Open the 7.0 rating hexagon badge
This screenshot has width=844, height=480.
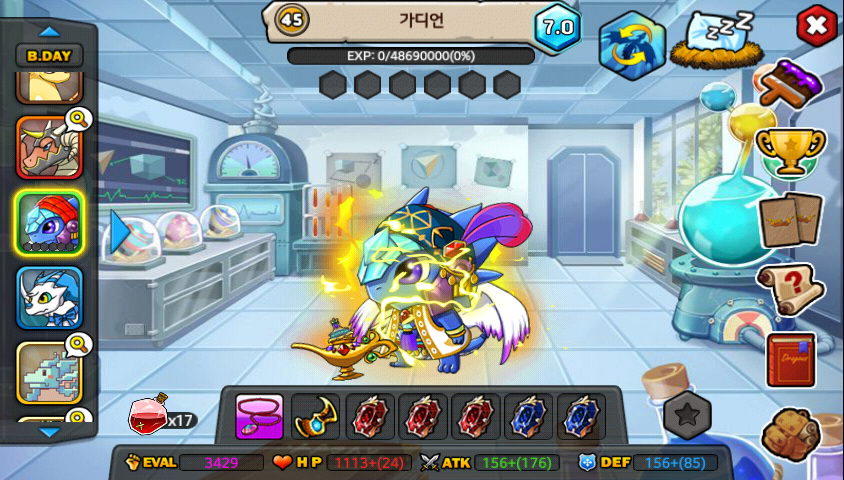pos(557,27)
